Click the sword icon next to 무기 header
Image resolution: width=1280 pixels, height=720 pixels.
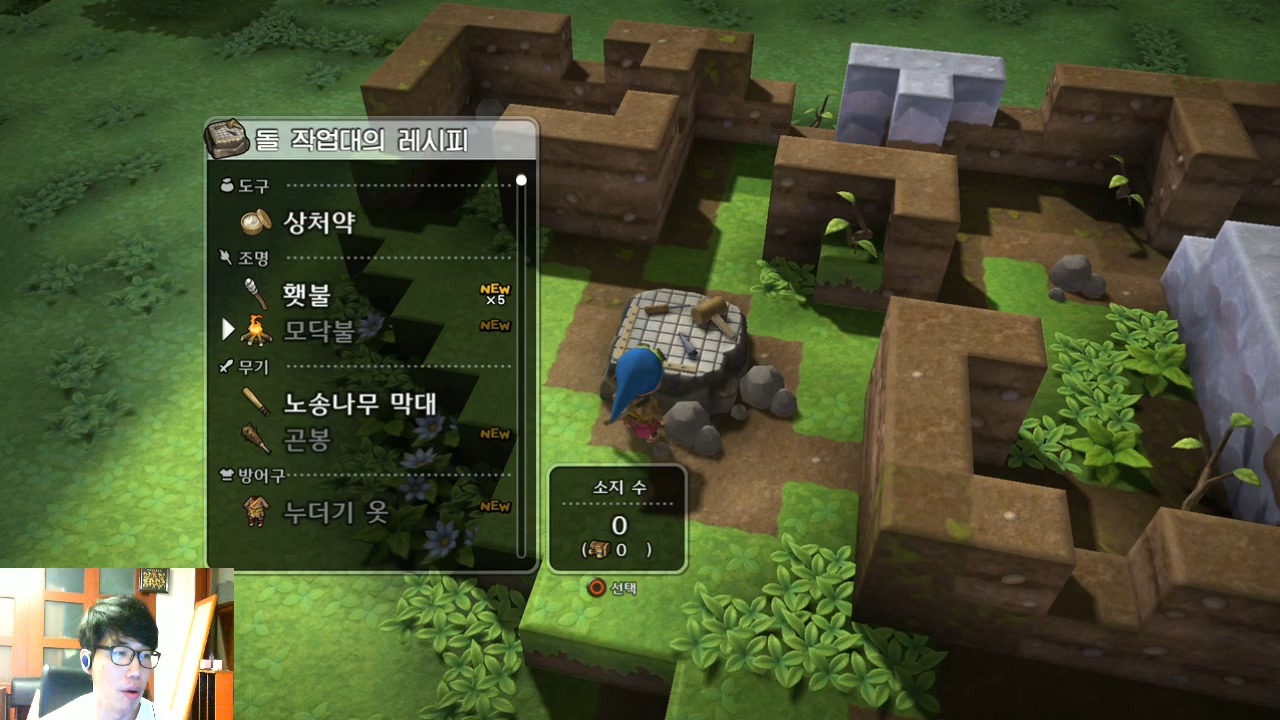(x=224, y=366)
